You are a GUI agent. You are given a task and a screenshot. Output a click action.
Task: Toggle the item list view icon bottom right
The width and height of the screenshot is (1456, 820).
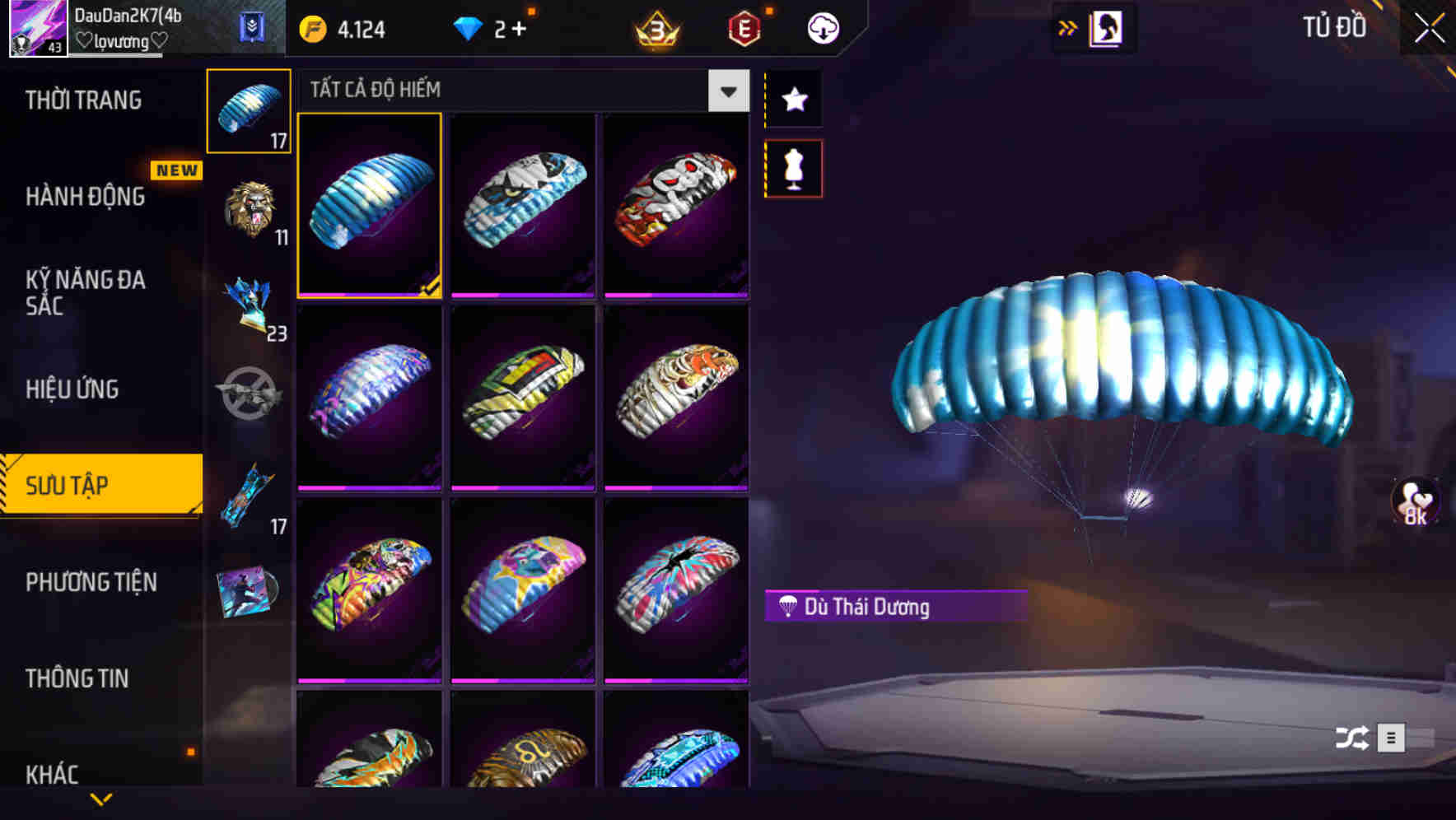(1392, 739)
